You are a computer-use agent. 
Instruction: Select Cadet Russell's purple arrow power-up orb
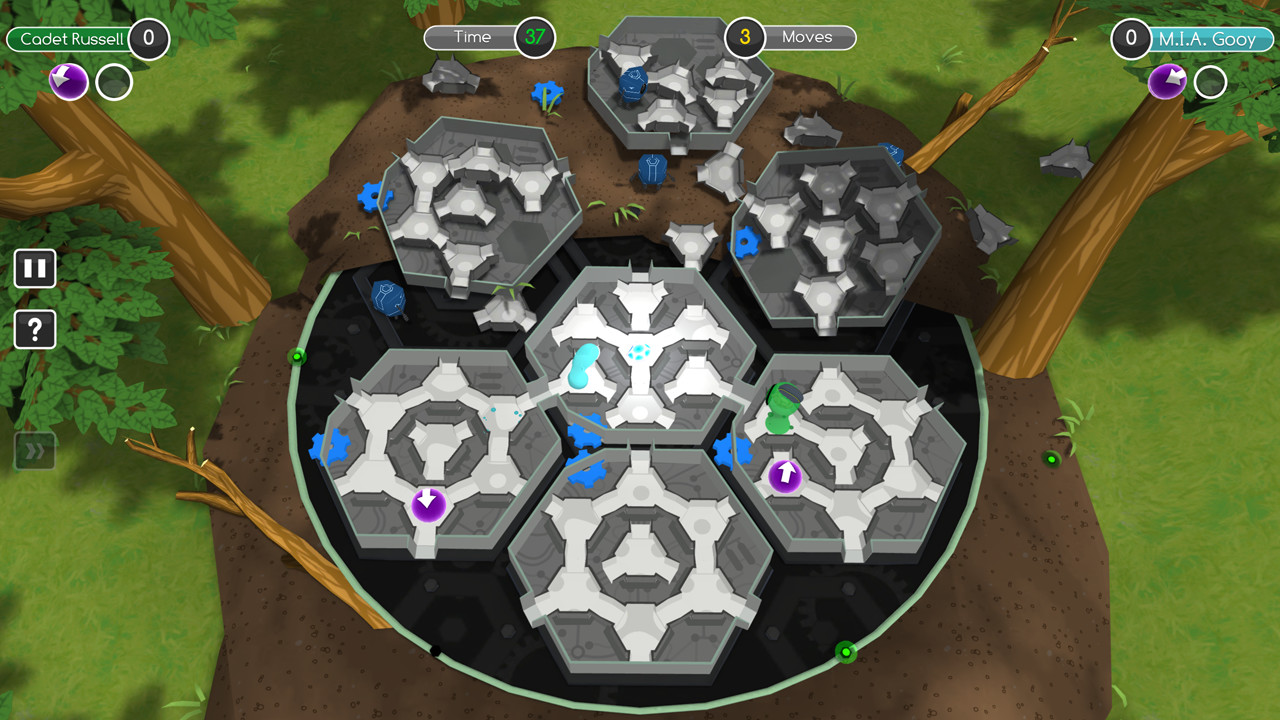pyautogui.click(x=67, y=81)
